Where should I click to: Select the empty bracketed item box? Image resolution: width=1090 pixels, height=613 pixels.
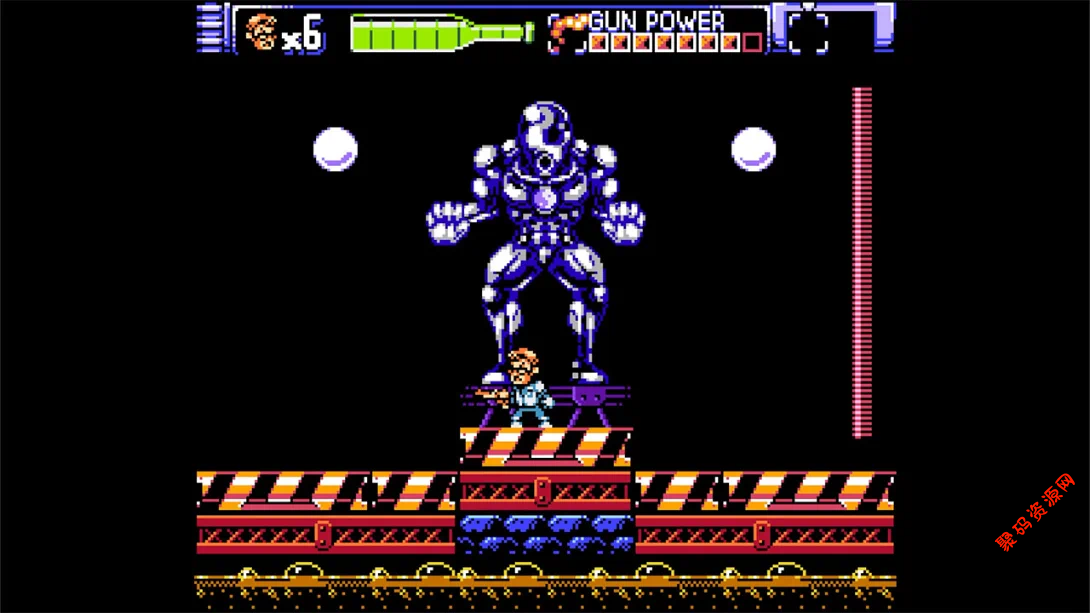coord(808,32)
